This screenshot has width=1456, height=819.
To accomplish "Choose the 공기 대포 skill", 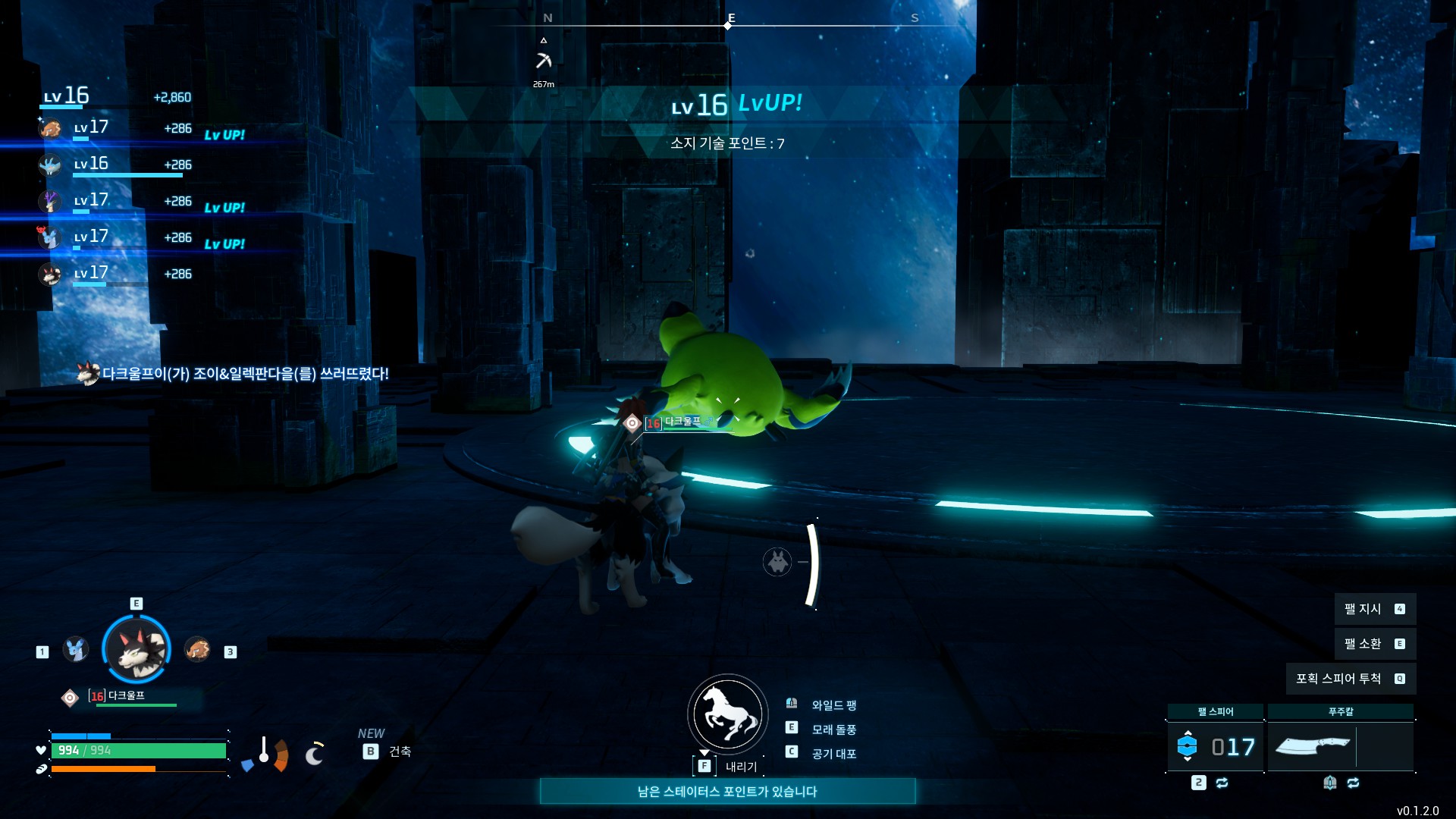I will point(833,754).
